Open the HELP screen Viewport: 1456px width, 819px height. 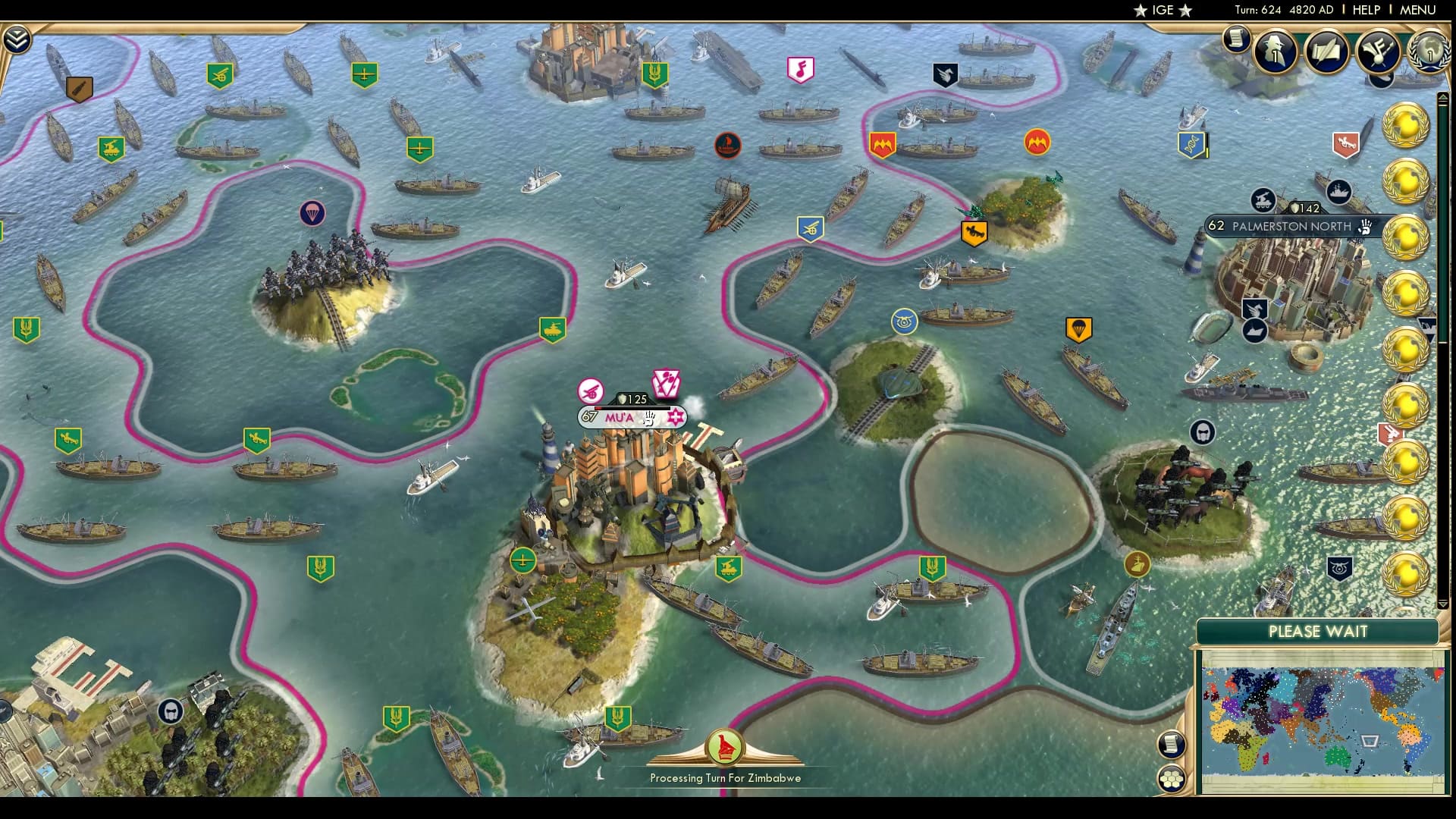[1365, 10]
